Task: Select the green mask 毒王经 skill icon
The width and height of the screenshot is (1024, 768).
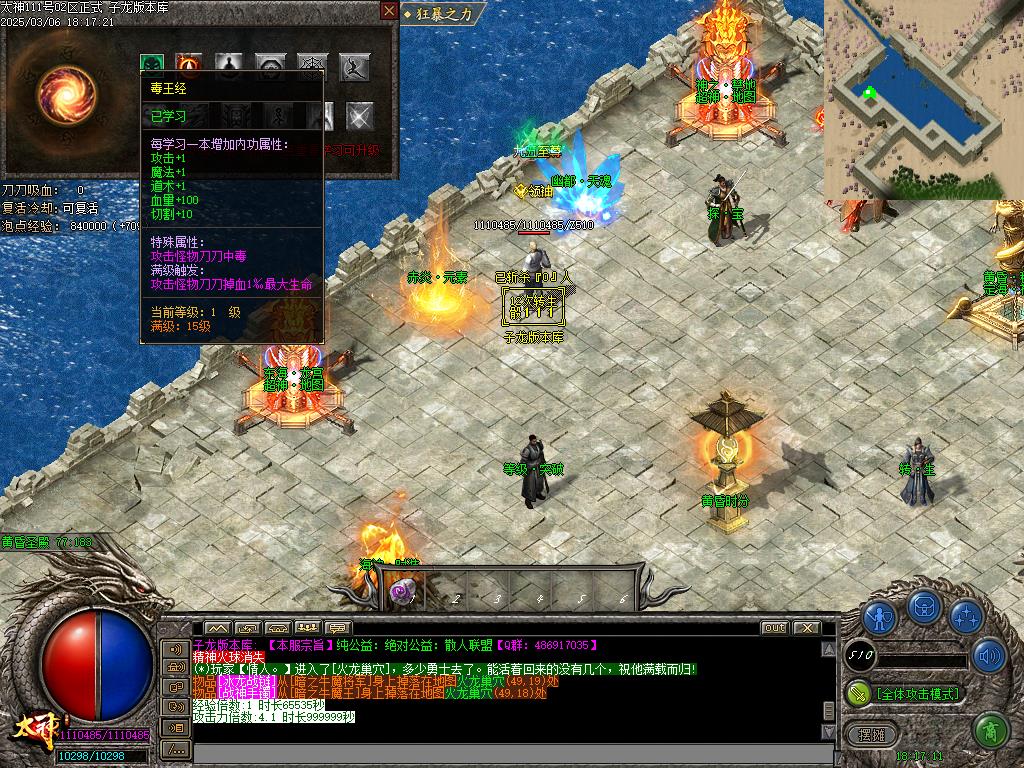Action: click(x=152, y=66)
